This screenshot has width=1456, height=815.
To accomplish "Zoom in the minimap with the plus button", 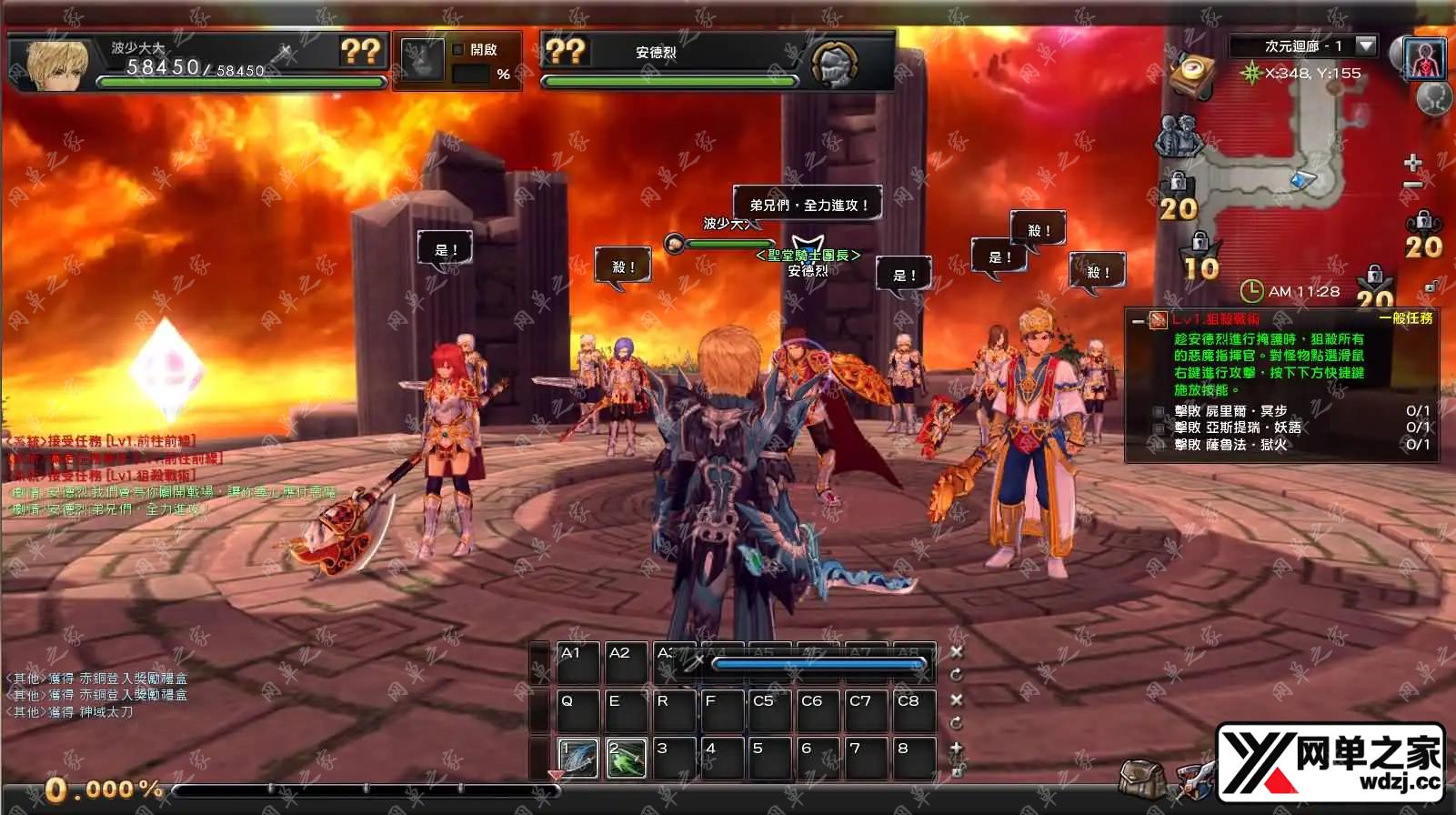I will click(x=1412, y=163).
